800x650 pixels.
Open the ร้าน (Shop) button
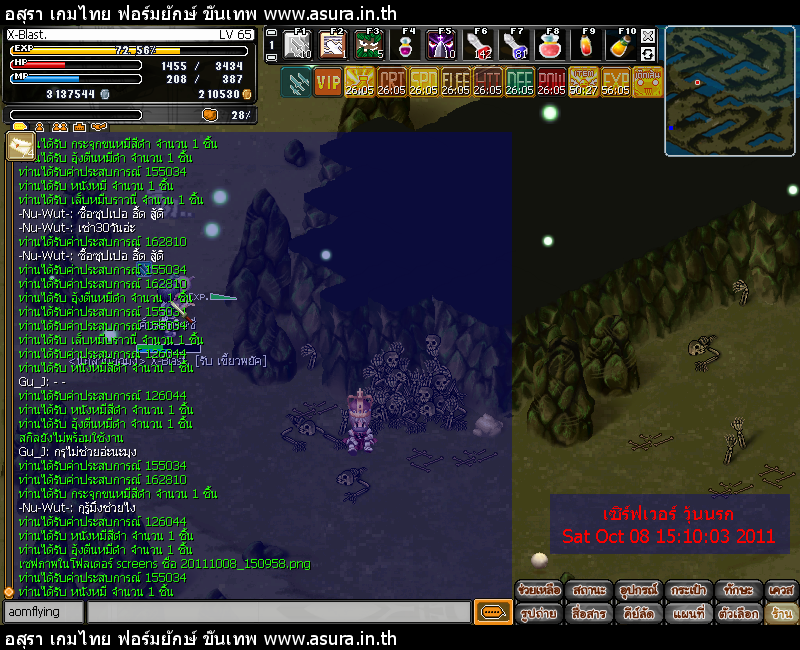click(782, 612)
